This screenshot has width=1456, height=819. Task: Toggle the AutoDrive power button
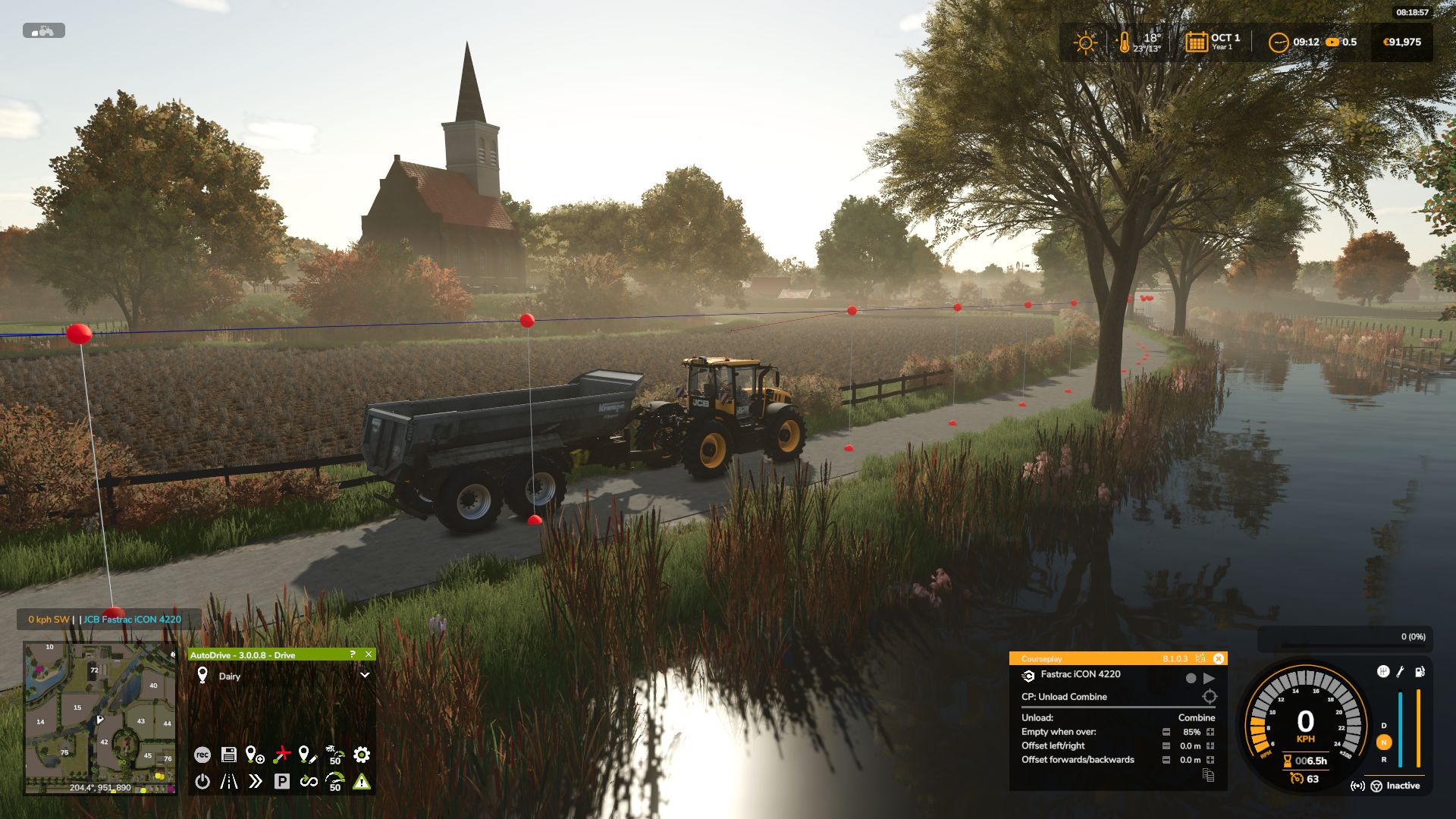202,781
